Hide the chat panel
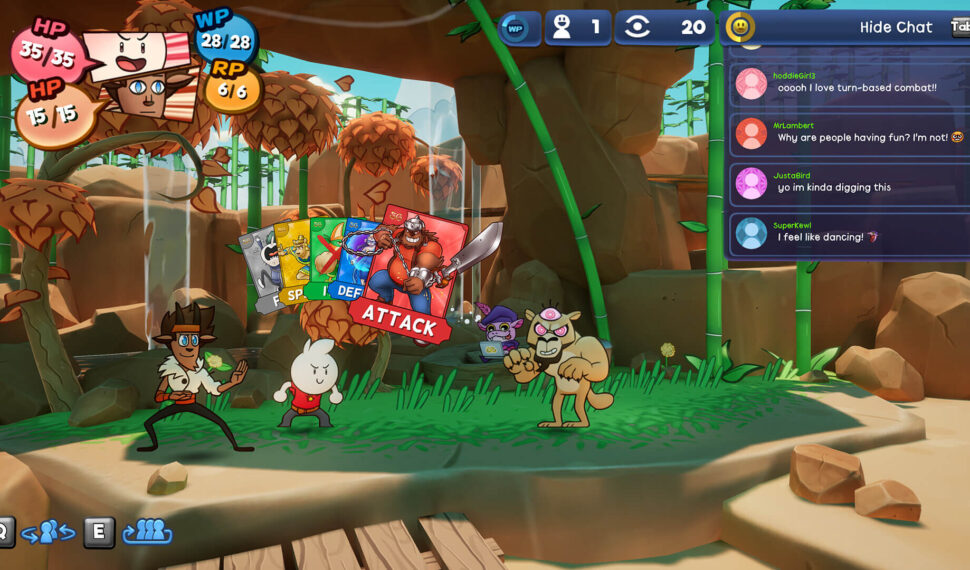 pyautogui.click(x=895, y=27)
